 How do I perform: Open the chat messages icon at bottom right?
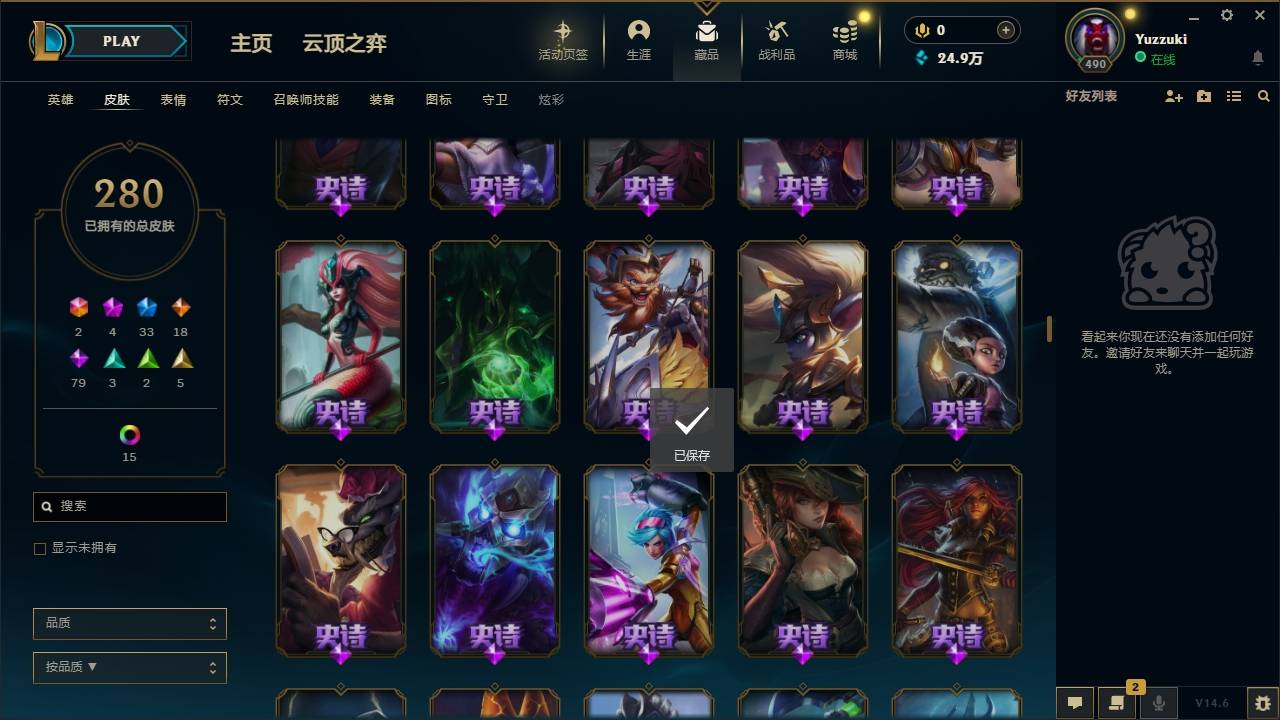tap(1074, 703)
